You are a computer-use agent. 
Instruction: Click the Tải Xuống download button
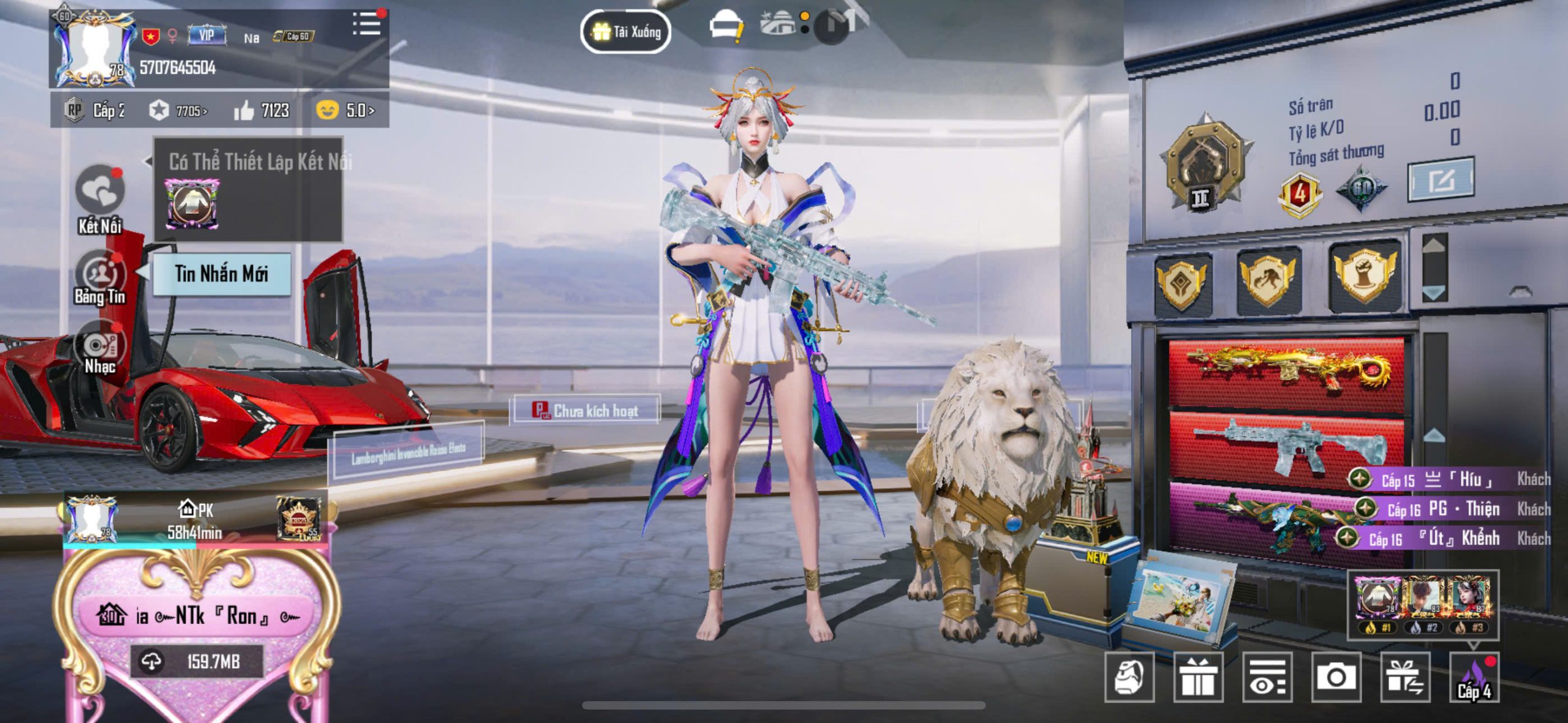coord(625,31)
